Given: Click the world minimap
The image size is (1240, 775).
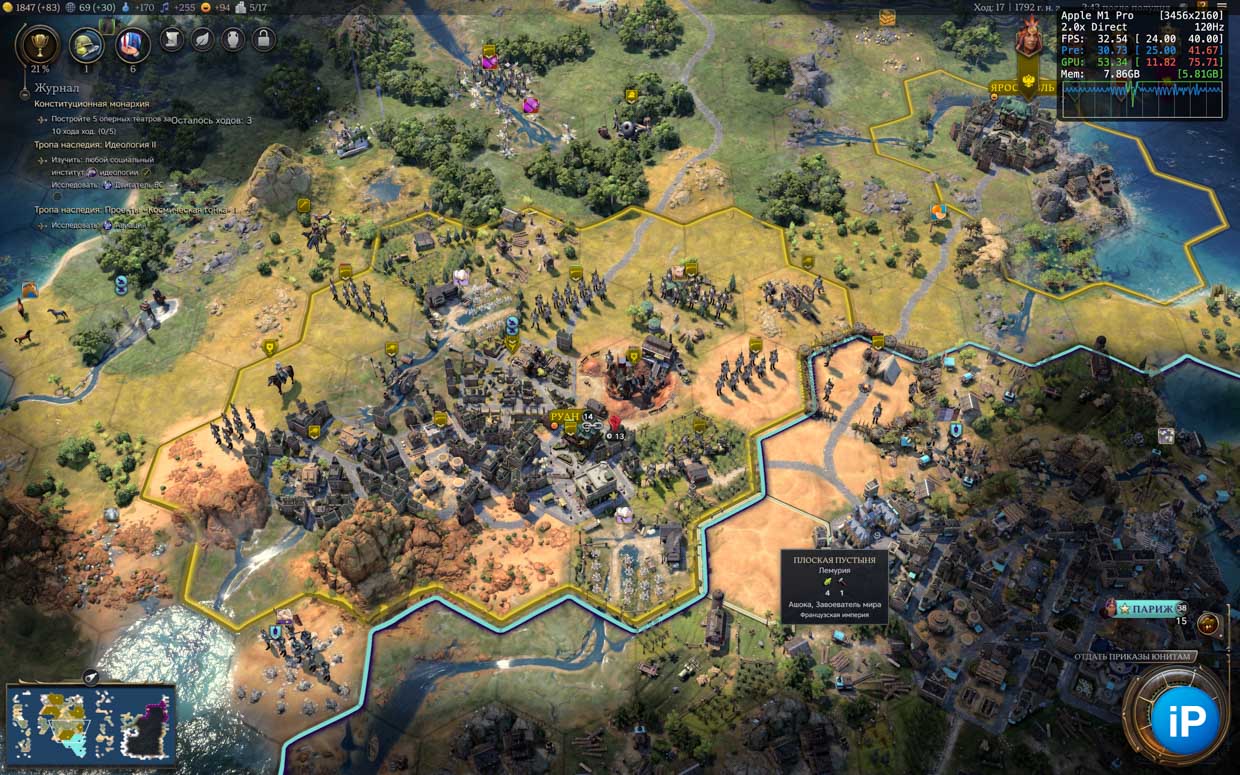Looking at the screenshot, I should (90, 724).
